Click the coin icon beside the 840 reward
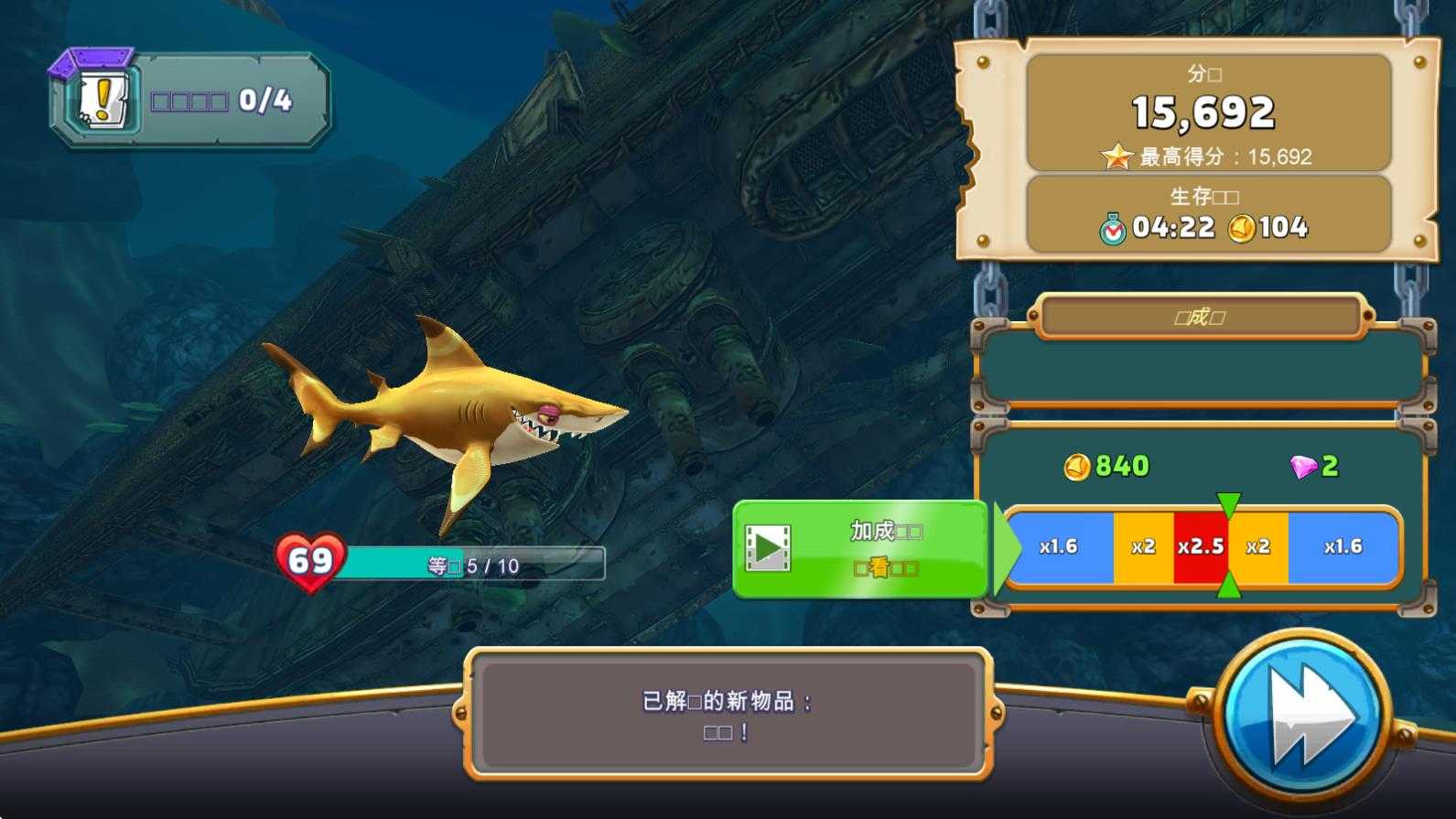This screenshot has width=1456, height=819. tap(1078, 465)
